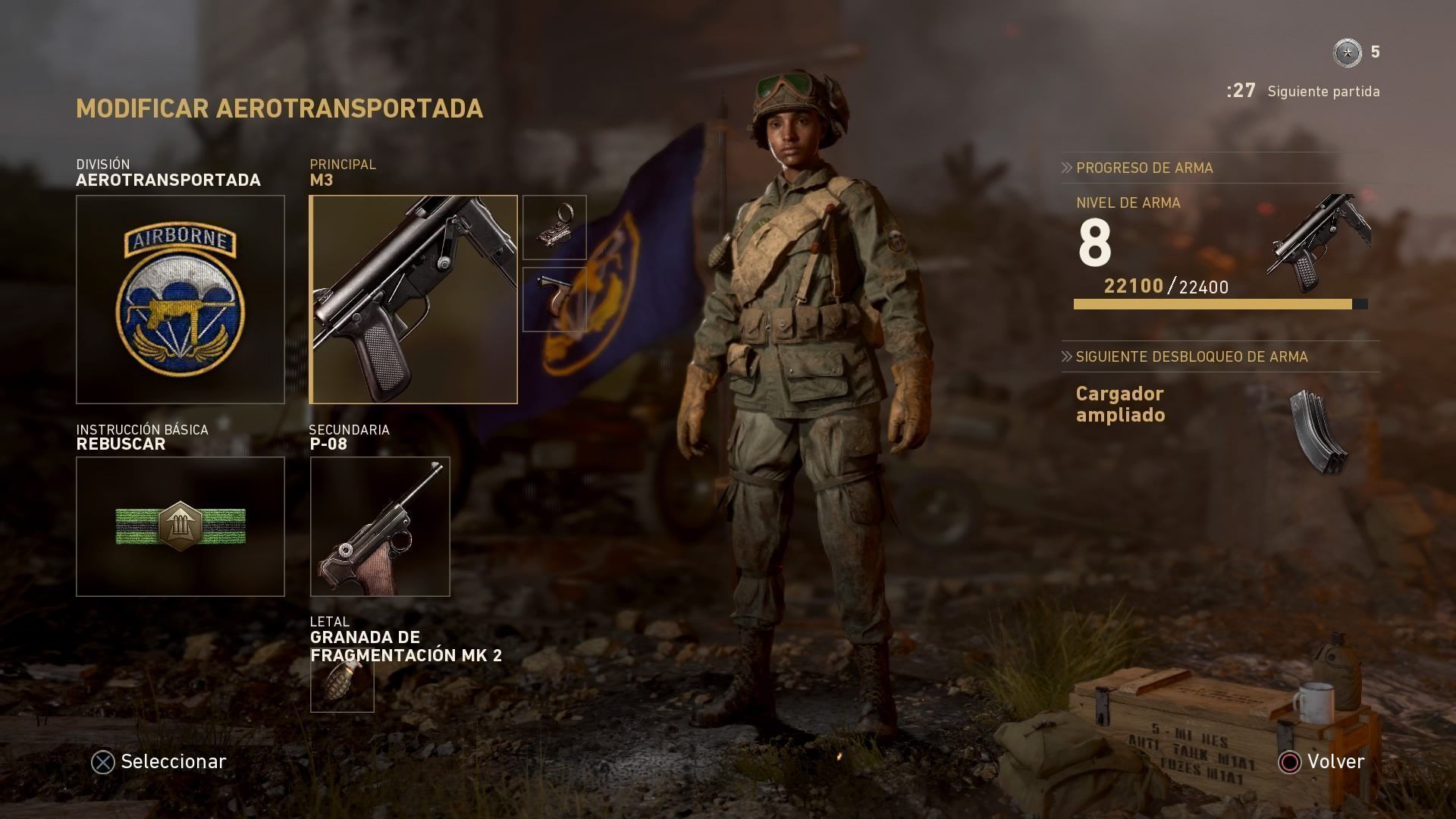Screen dimensions: 1456x819
Task: Change the Rebuscar basic training ribbon
Action: tap(180, 526)
